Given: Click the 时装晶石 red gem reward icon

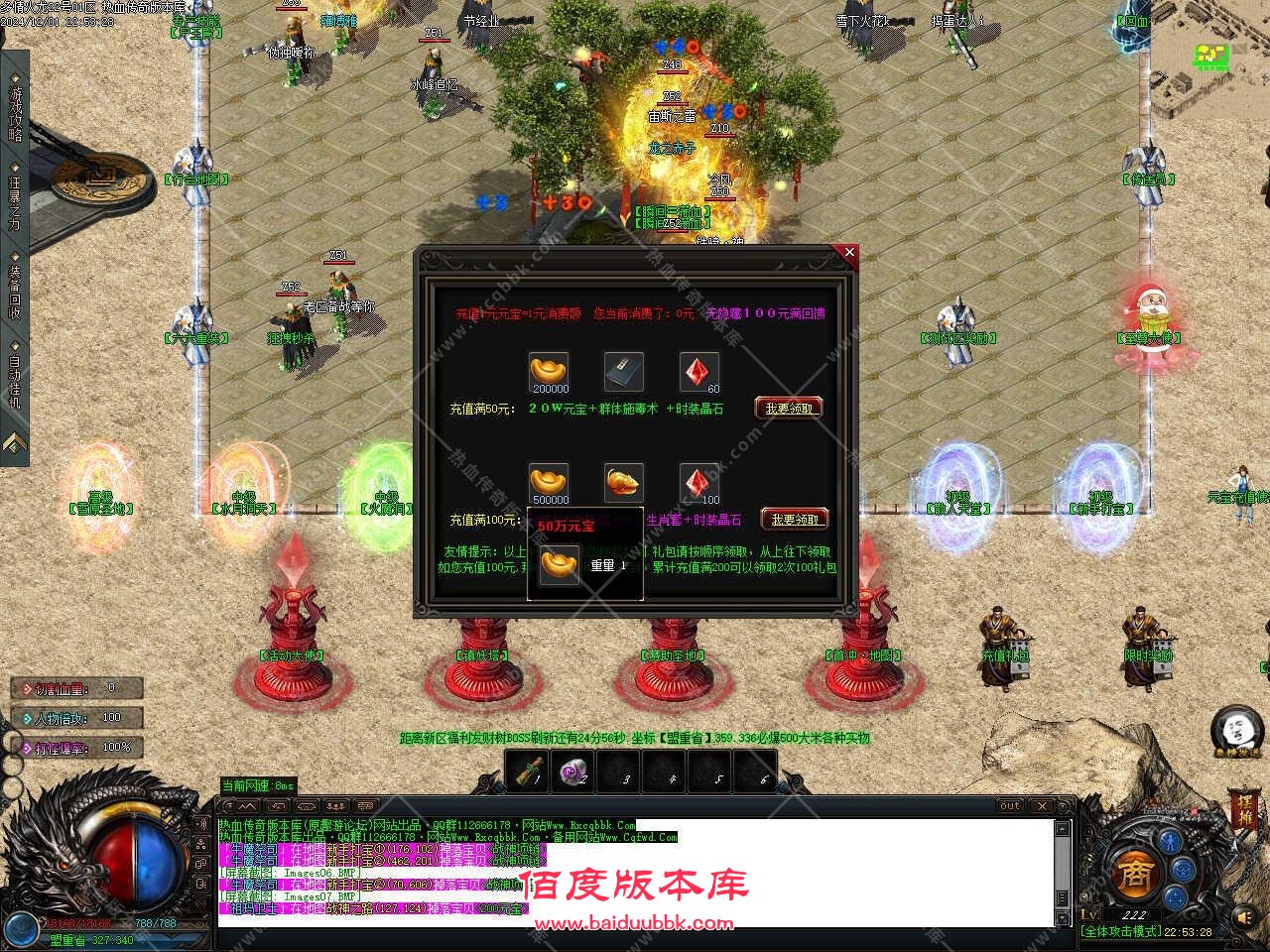Looking at the screenshot, I should click(x=698, y=371).
